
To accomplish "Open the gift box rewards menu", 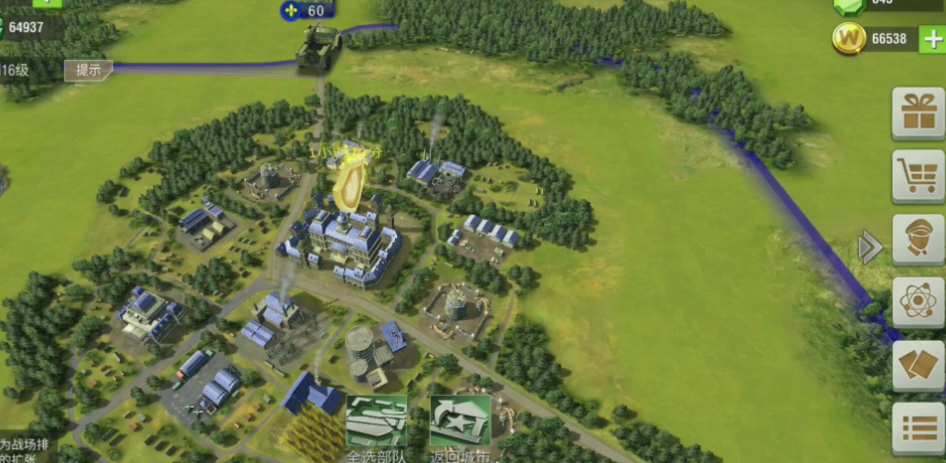I will coord(917,112).
